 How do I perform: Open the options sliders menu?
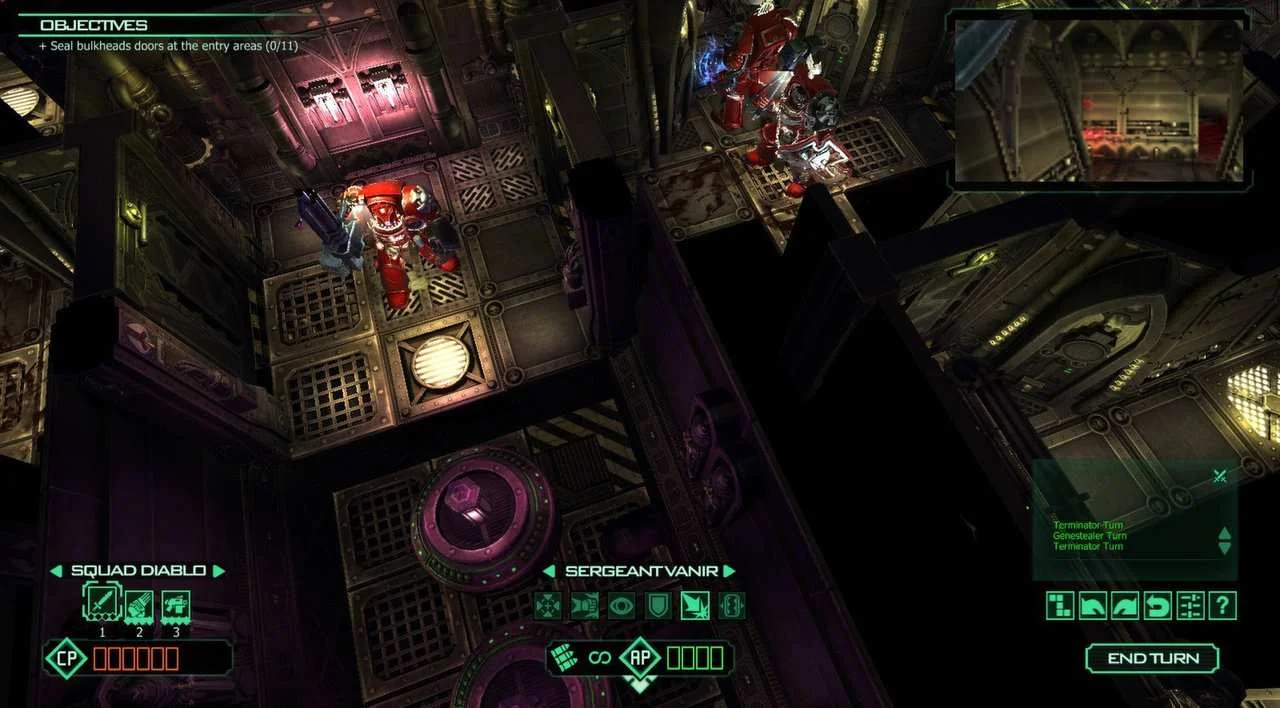point(1190,605)
